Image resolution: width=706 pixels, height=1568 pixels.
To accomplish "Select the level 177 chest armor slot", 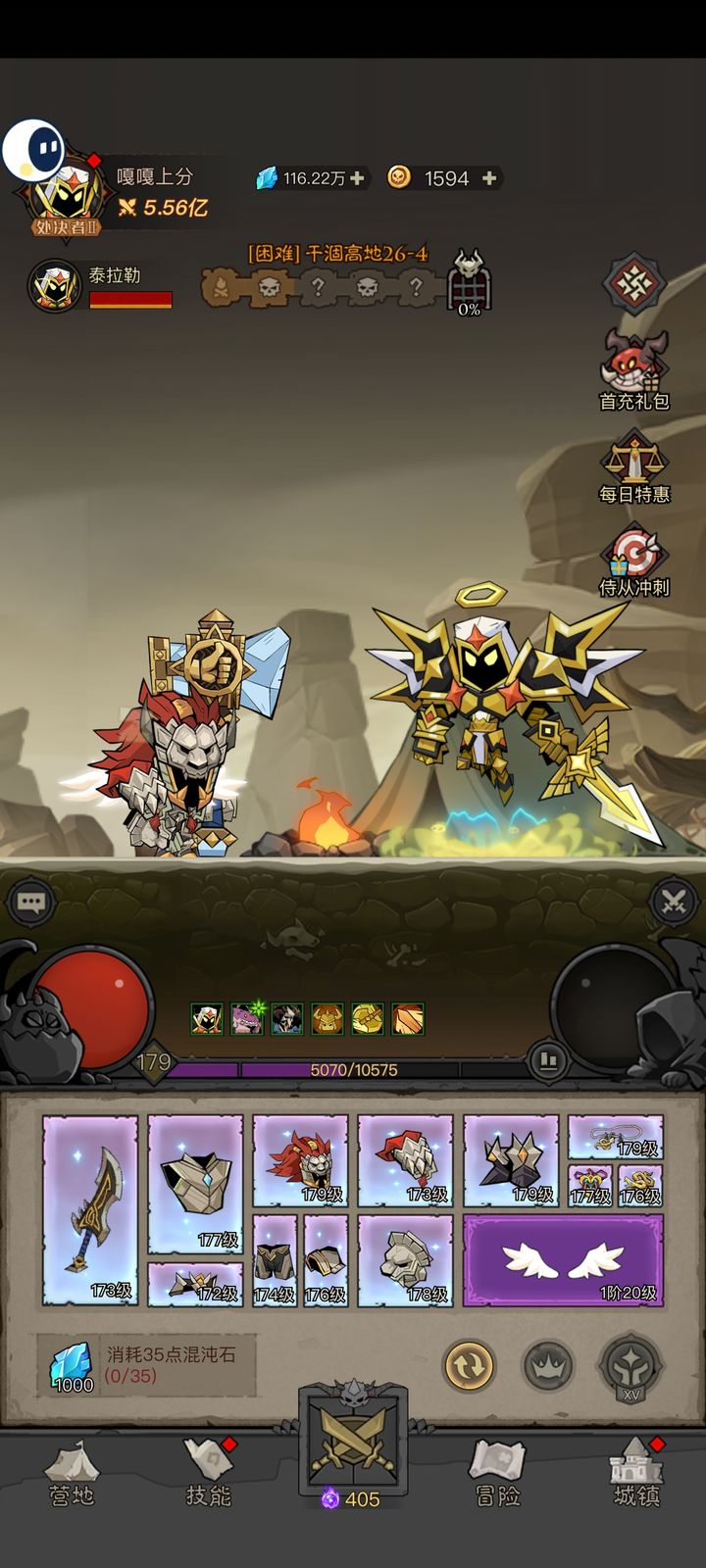I will click(195, 1184).
